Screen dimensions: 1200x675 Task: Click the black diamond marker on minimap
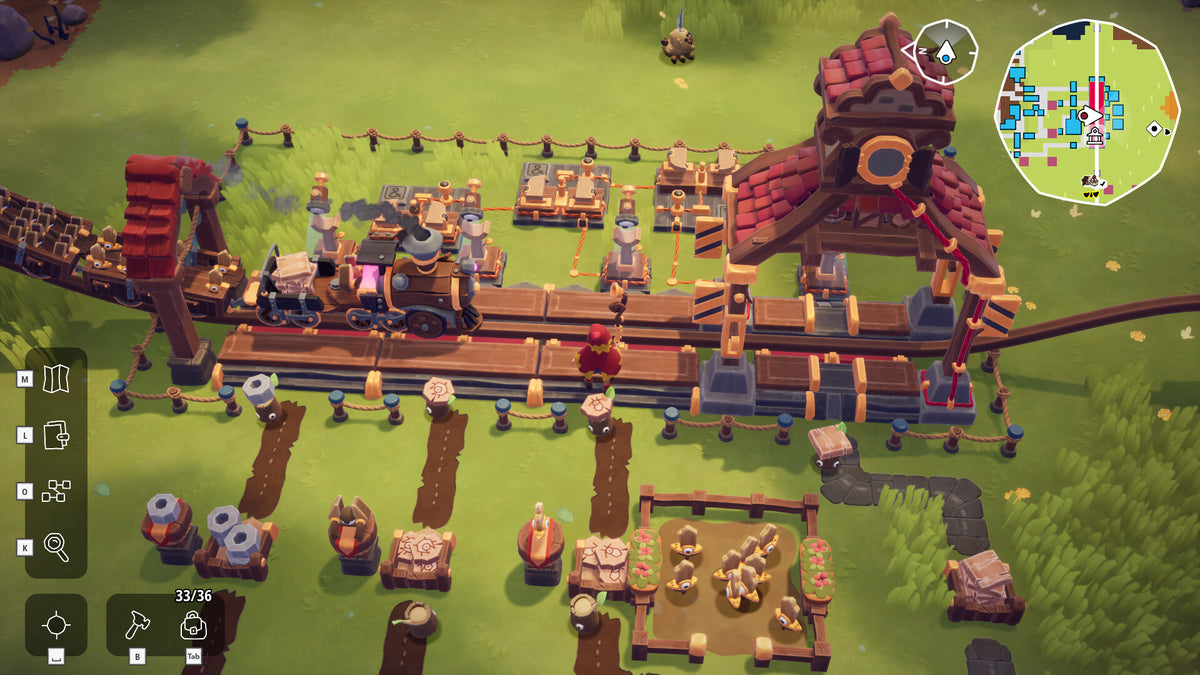click(x=1154, y=128)
